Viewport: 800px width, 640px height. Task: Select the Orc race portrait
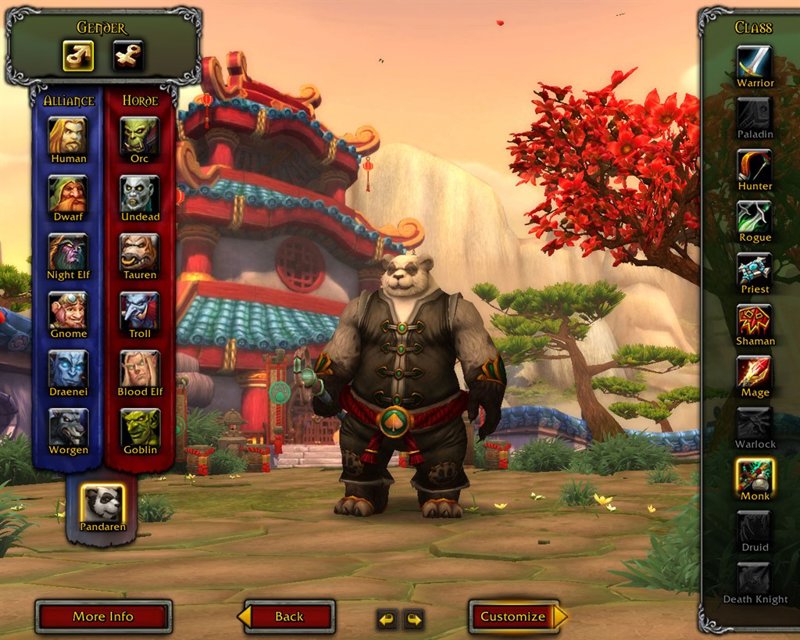pos(139,135)
